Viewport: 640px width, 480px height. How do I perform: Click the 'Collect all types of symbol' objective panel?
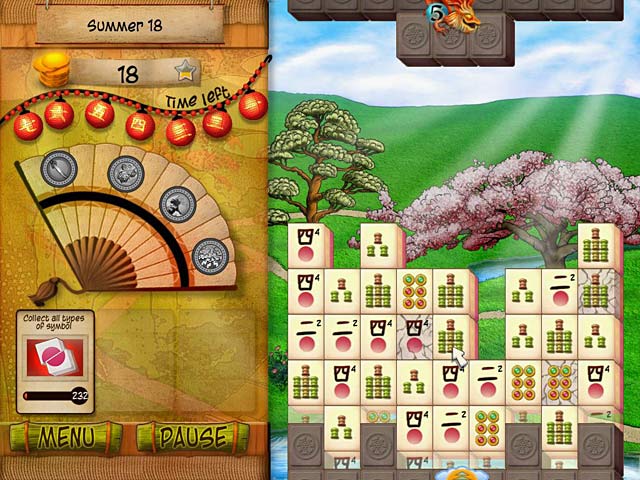pos(56,358)
